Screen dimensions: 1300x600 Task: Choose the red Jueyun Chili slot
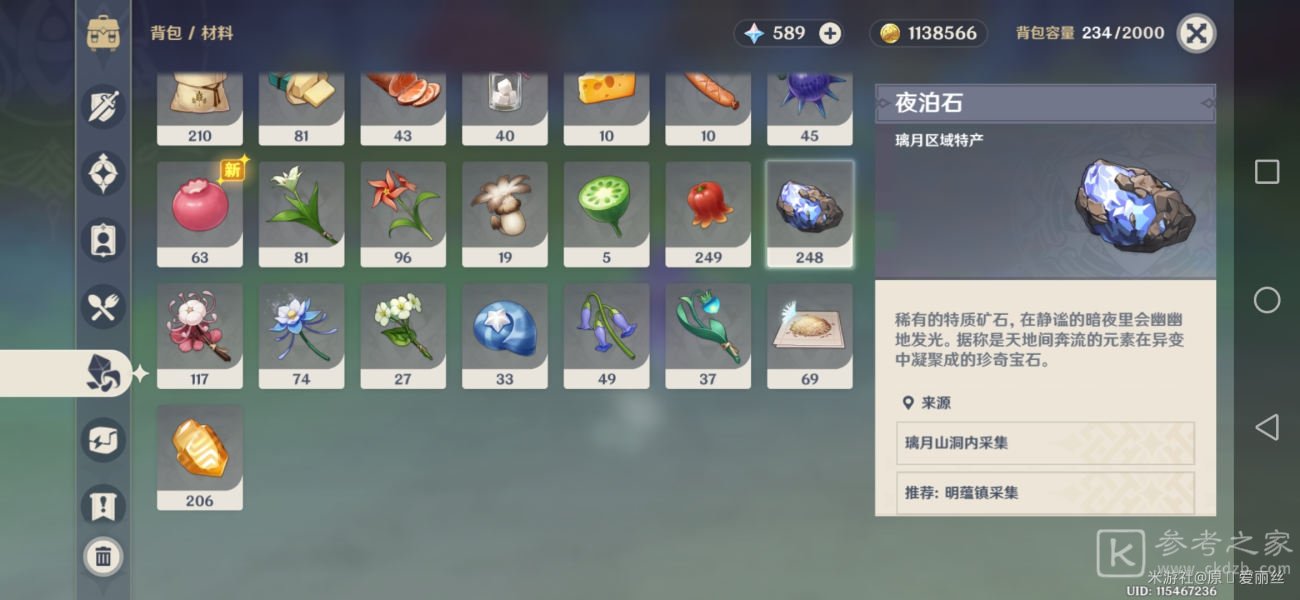coord(708,213)
